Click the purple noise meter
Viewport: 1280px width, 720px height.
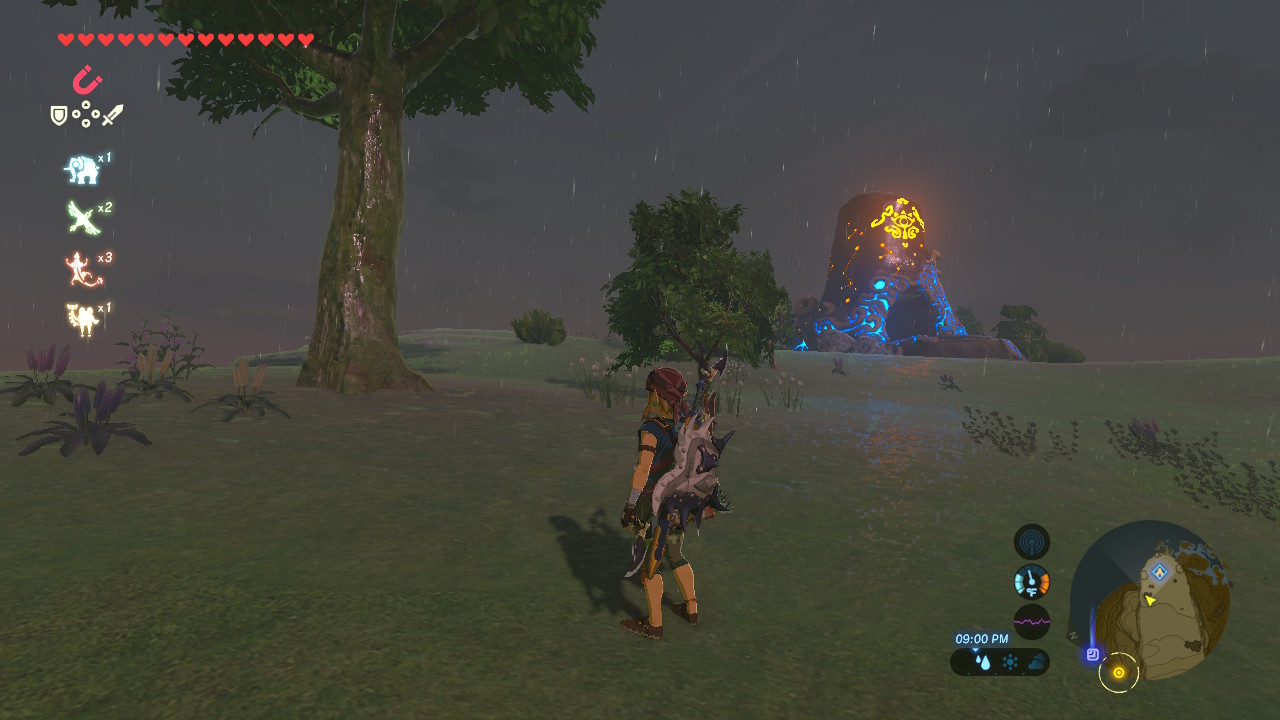point(1031,621)
